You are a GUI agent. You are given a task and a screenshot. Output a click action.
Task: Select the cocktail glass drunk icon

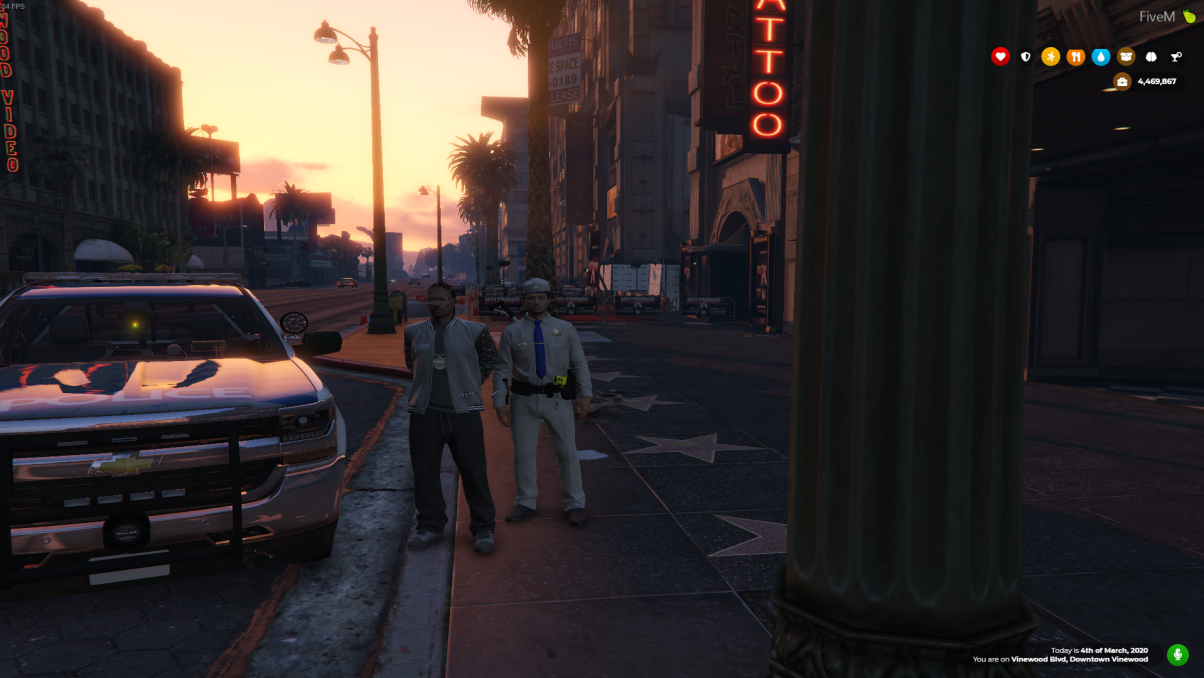tap(1176, 57)
